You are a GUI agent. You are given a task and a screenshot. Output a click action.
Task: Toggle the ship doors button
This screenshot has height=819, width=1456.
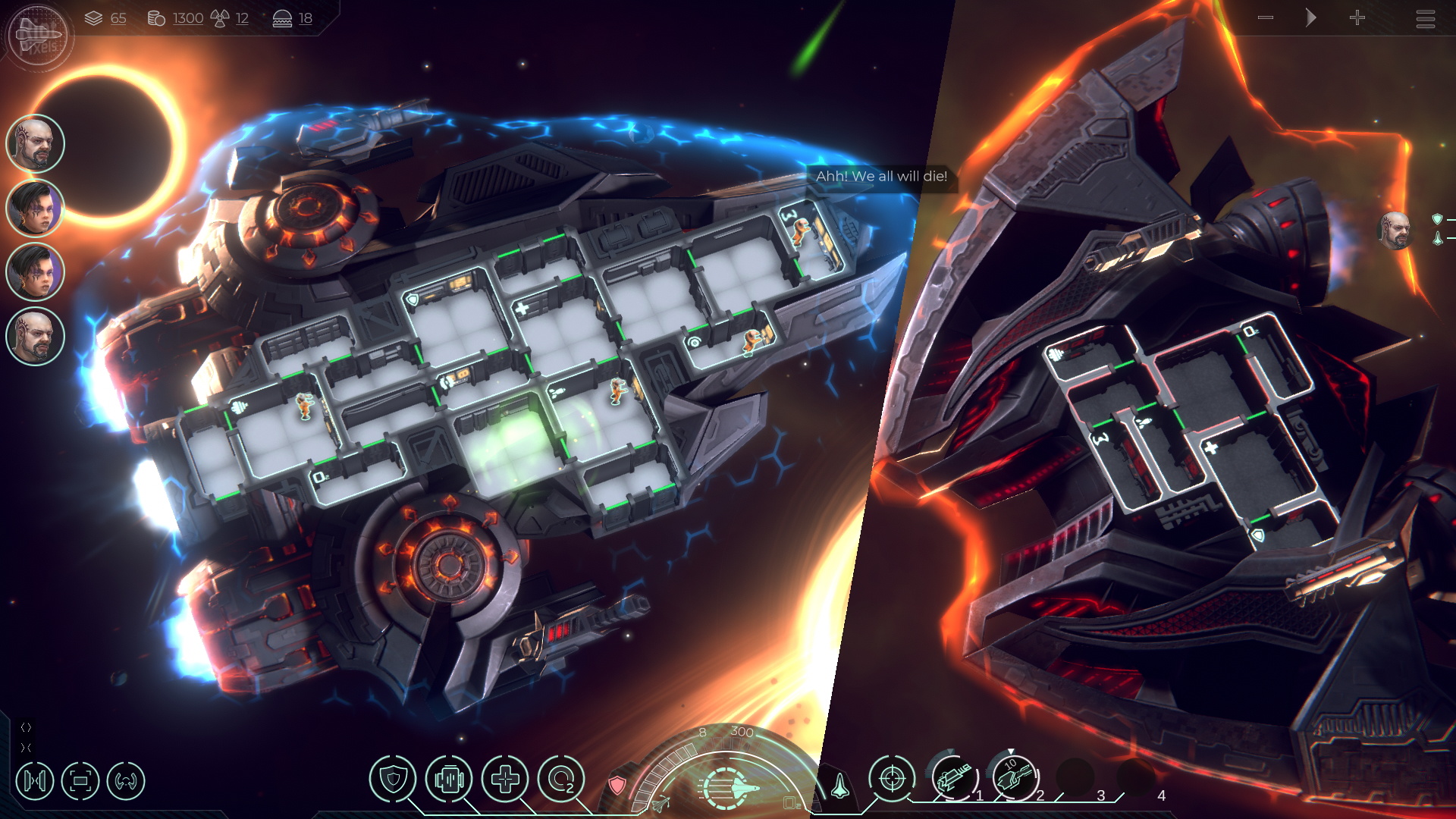(x=35, y=780)
